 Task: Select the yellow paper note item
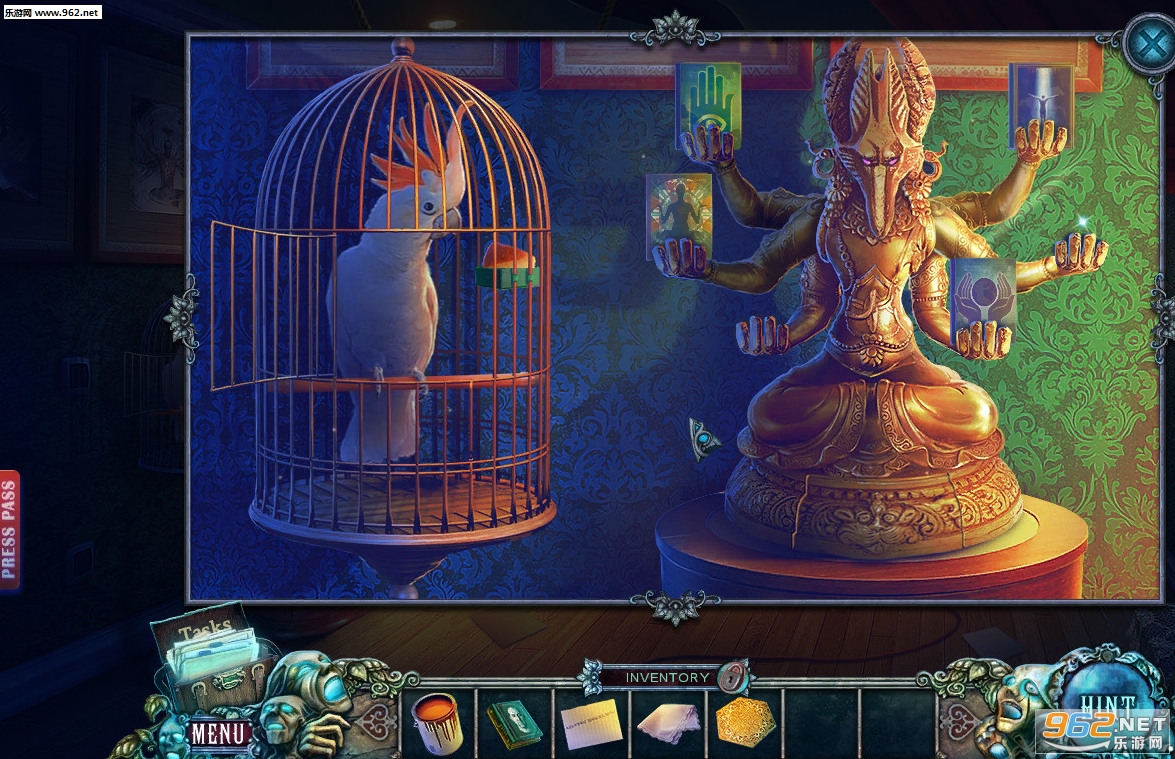pyautogui.click(x=591, y=722)
